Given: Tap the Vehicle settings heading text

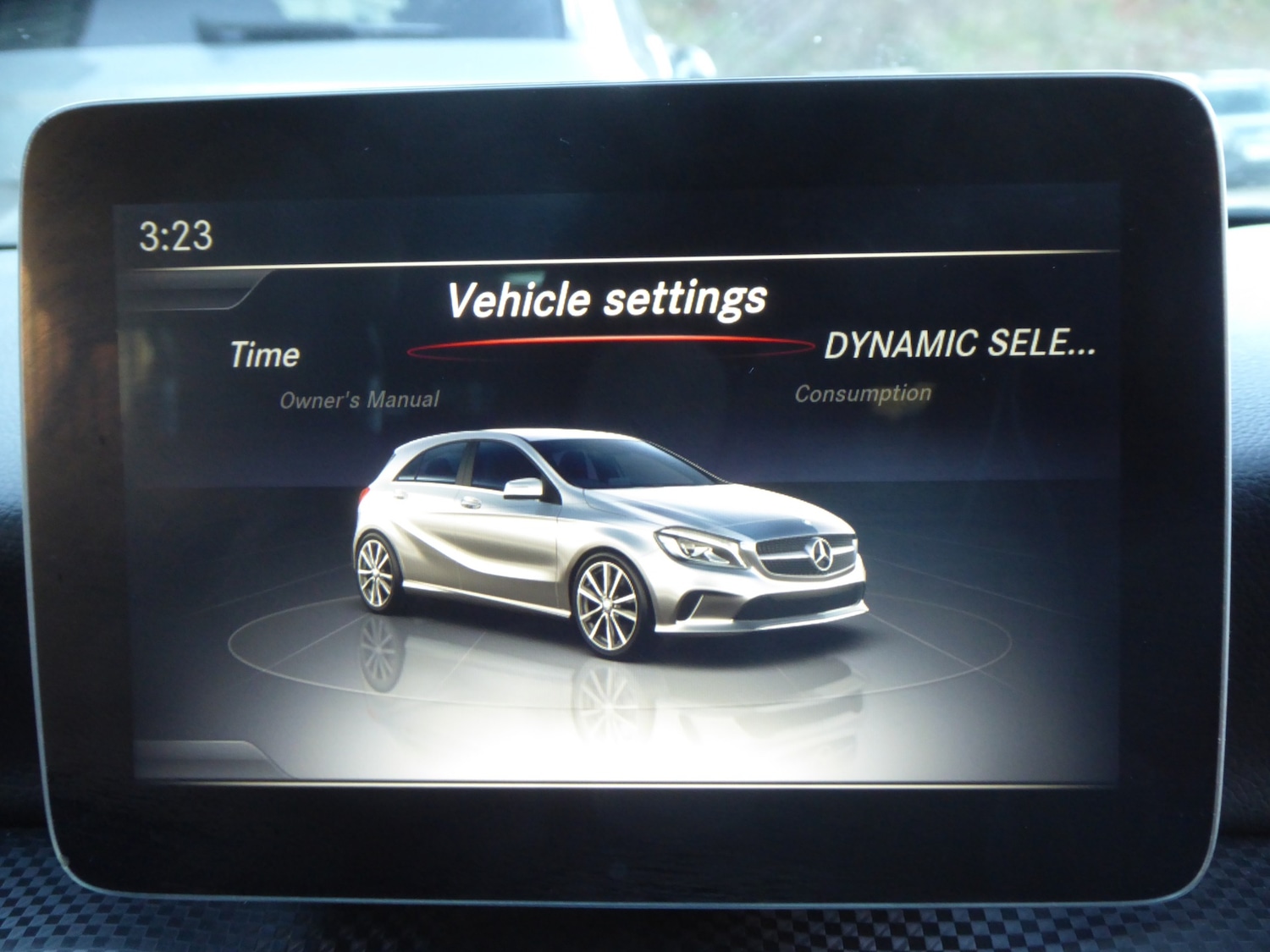Looking at the screenshot, I should coord(609,298).
